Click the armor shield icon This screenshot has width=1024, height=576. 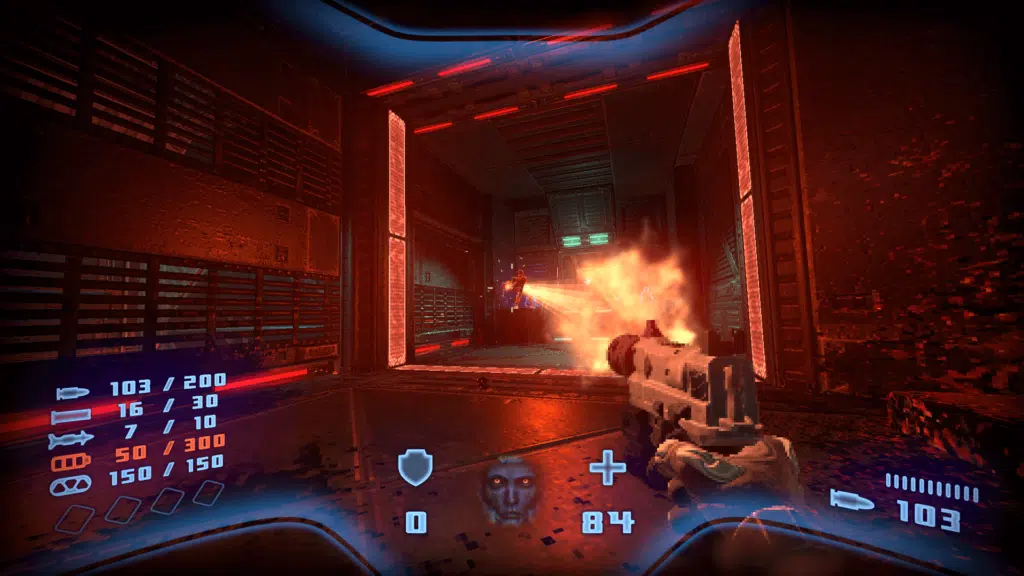[x=414, y=468]
